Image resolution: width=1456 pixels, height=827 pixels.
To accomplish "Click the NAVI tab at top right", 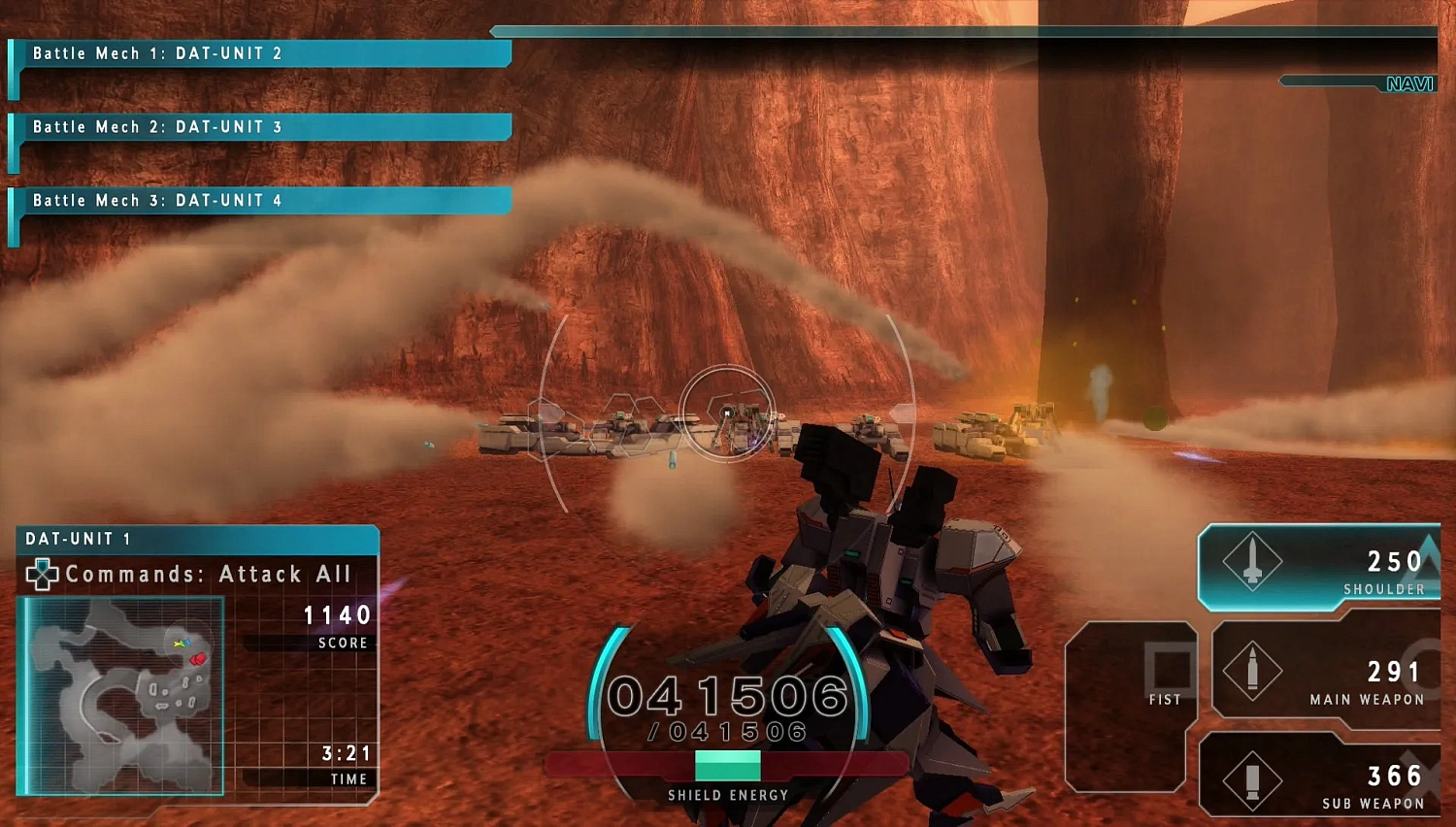I will click(1409, 83).
